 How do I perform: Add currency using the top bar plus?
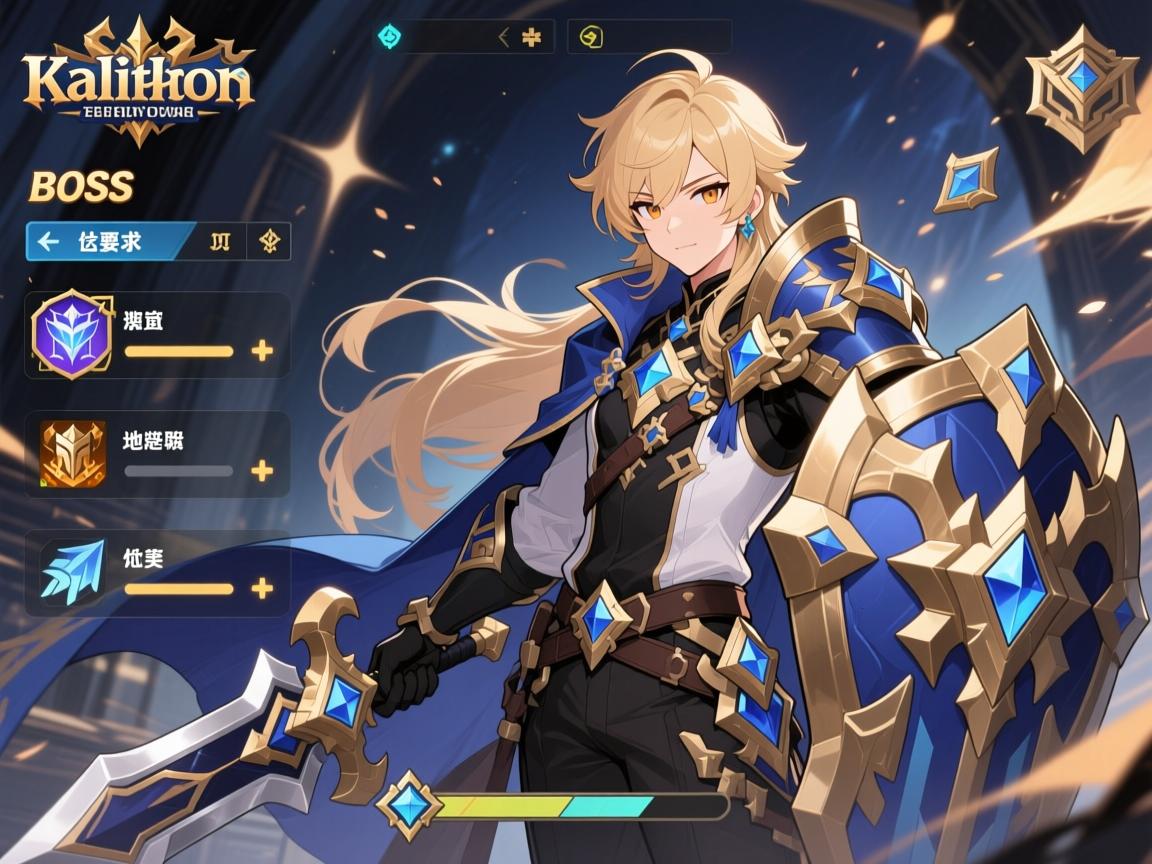[533, 38]
